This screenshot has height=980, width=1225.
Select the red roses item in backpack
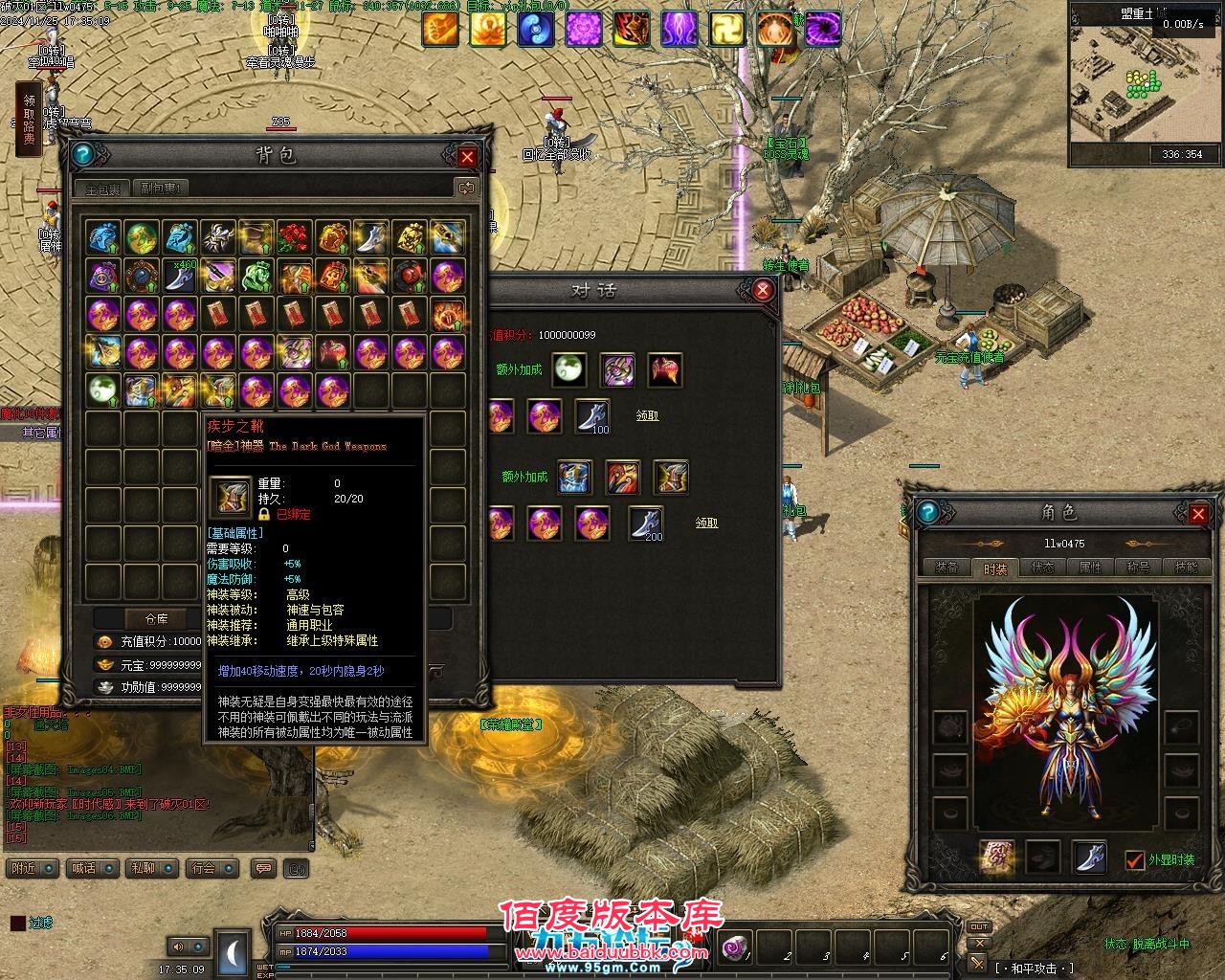(x=294, y=237)
